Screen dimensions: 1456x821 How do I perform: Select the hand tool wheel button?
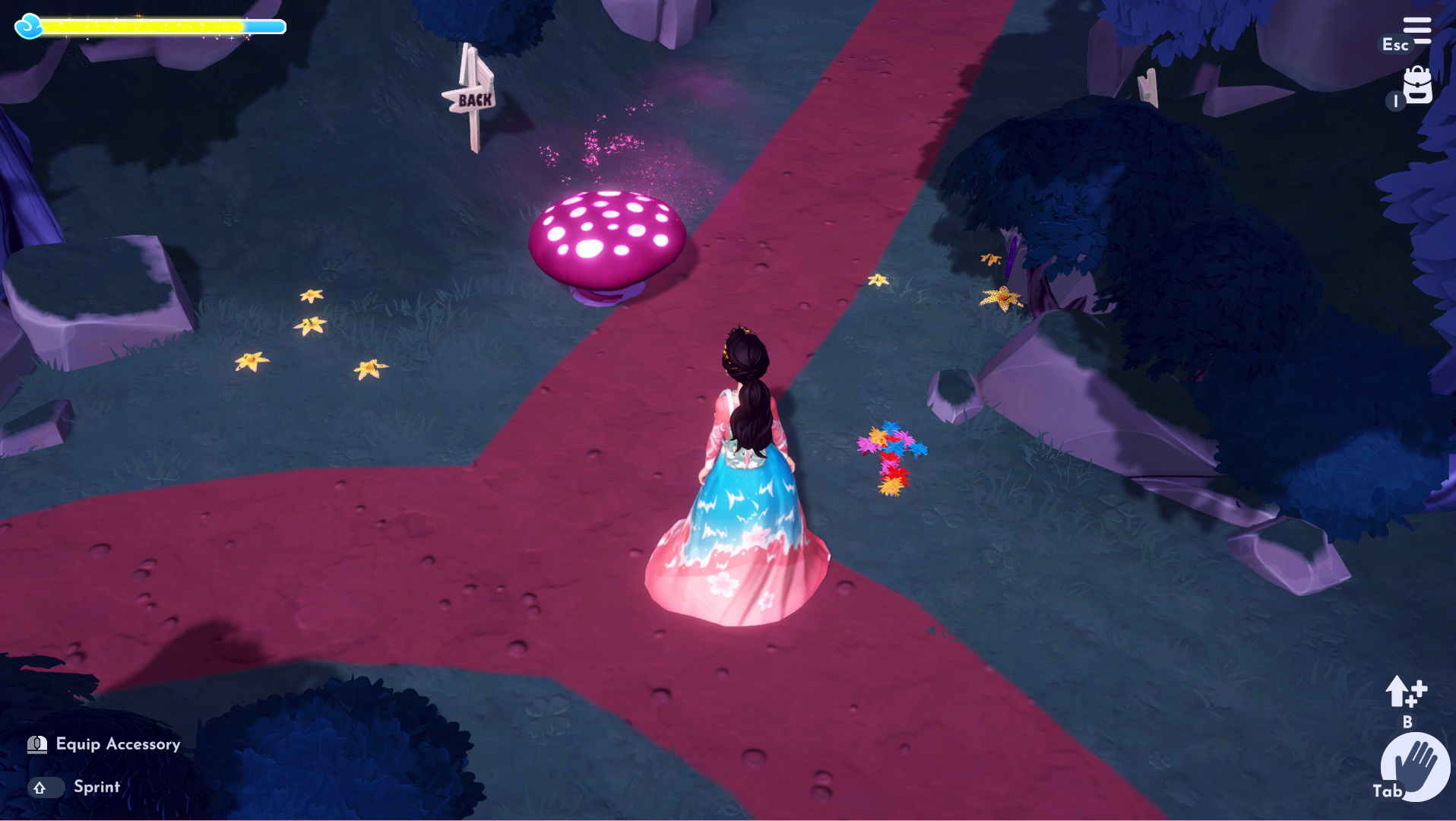1416,766
